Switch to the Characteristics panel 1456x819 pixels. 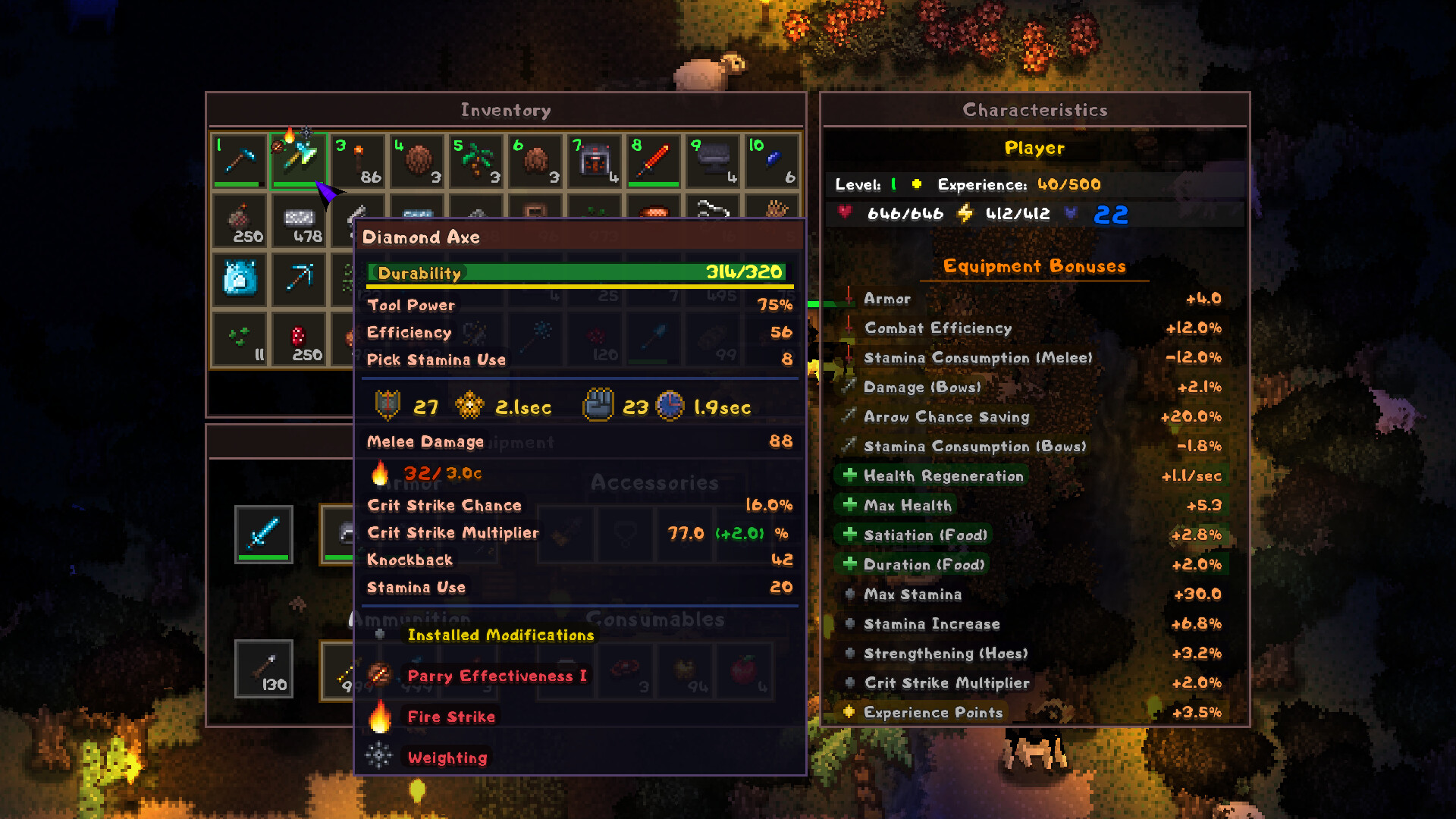(x=1034, y=109)
